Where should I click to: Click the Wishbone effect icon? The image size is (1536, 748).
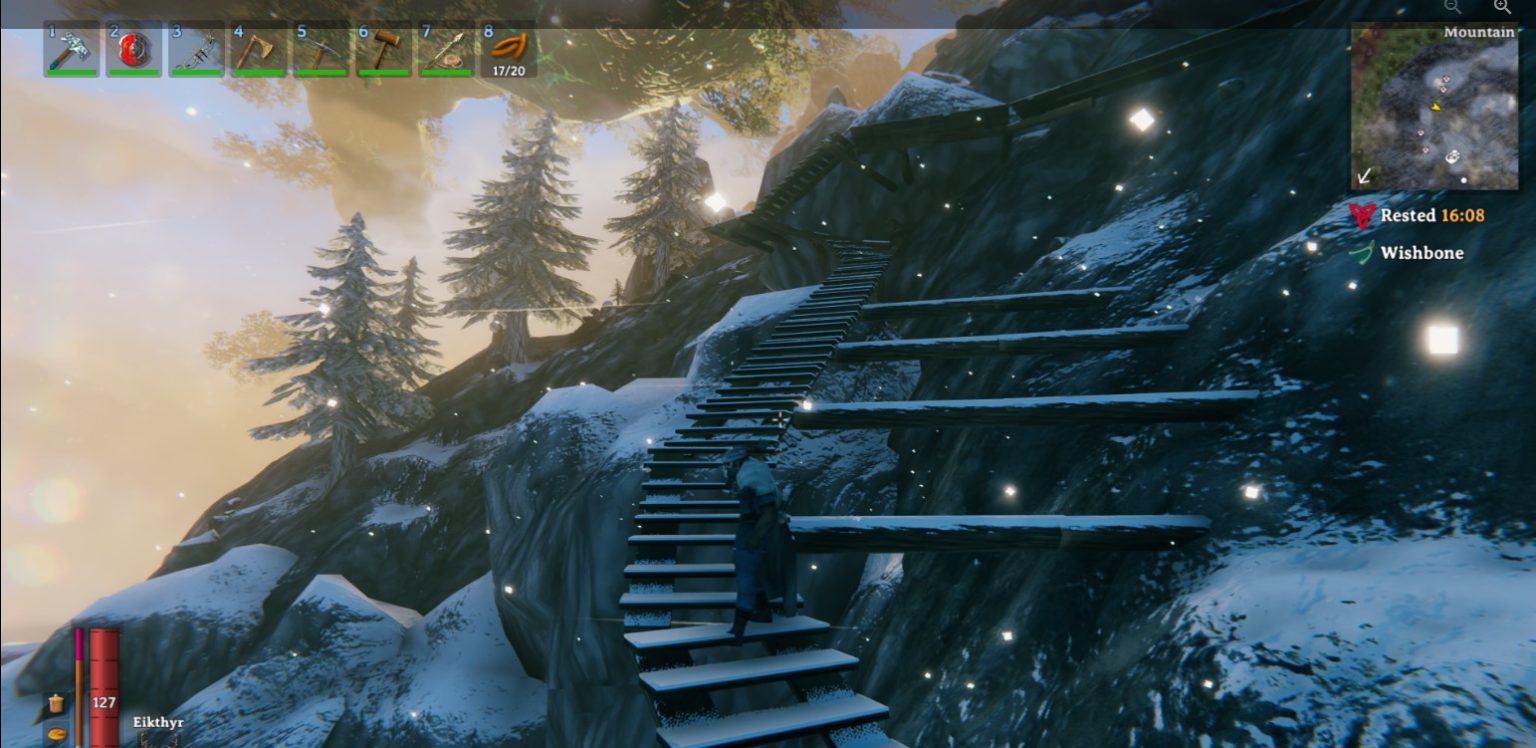(1363, 252)
